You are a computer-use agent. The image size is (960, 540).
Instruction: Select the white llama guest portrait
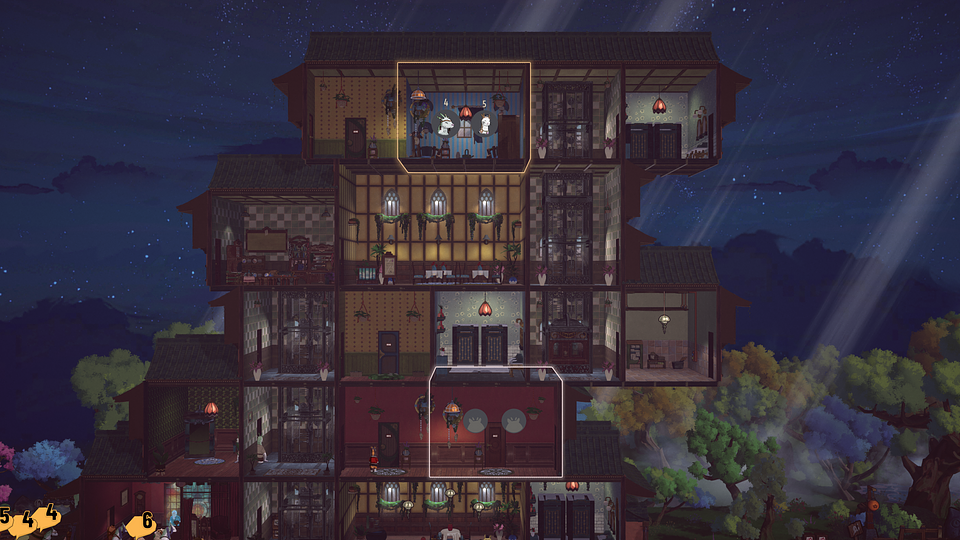[x=485, y=124]
